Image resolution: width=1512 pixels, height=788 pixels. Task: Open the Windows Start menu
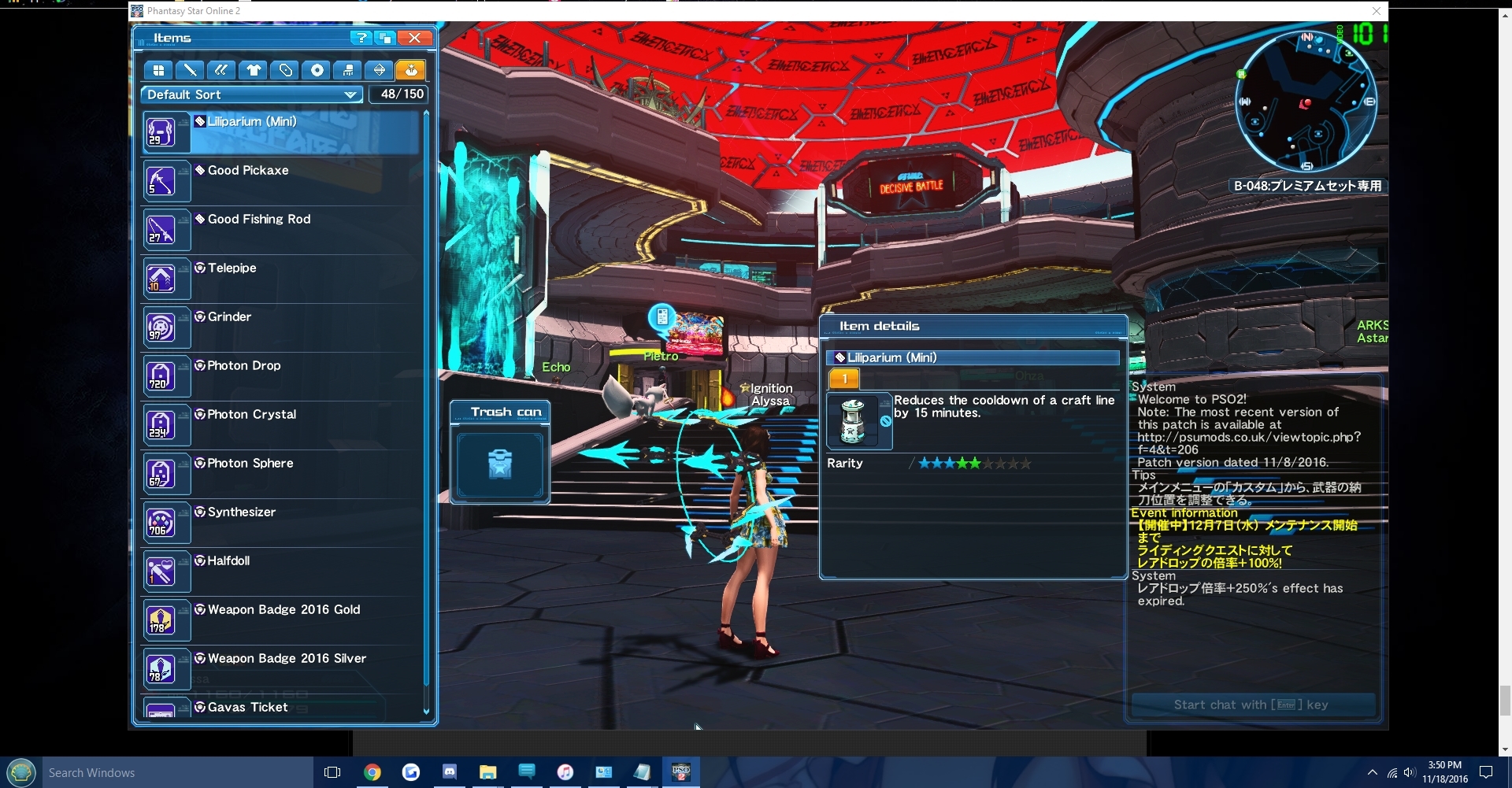coord(20,772)
